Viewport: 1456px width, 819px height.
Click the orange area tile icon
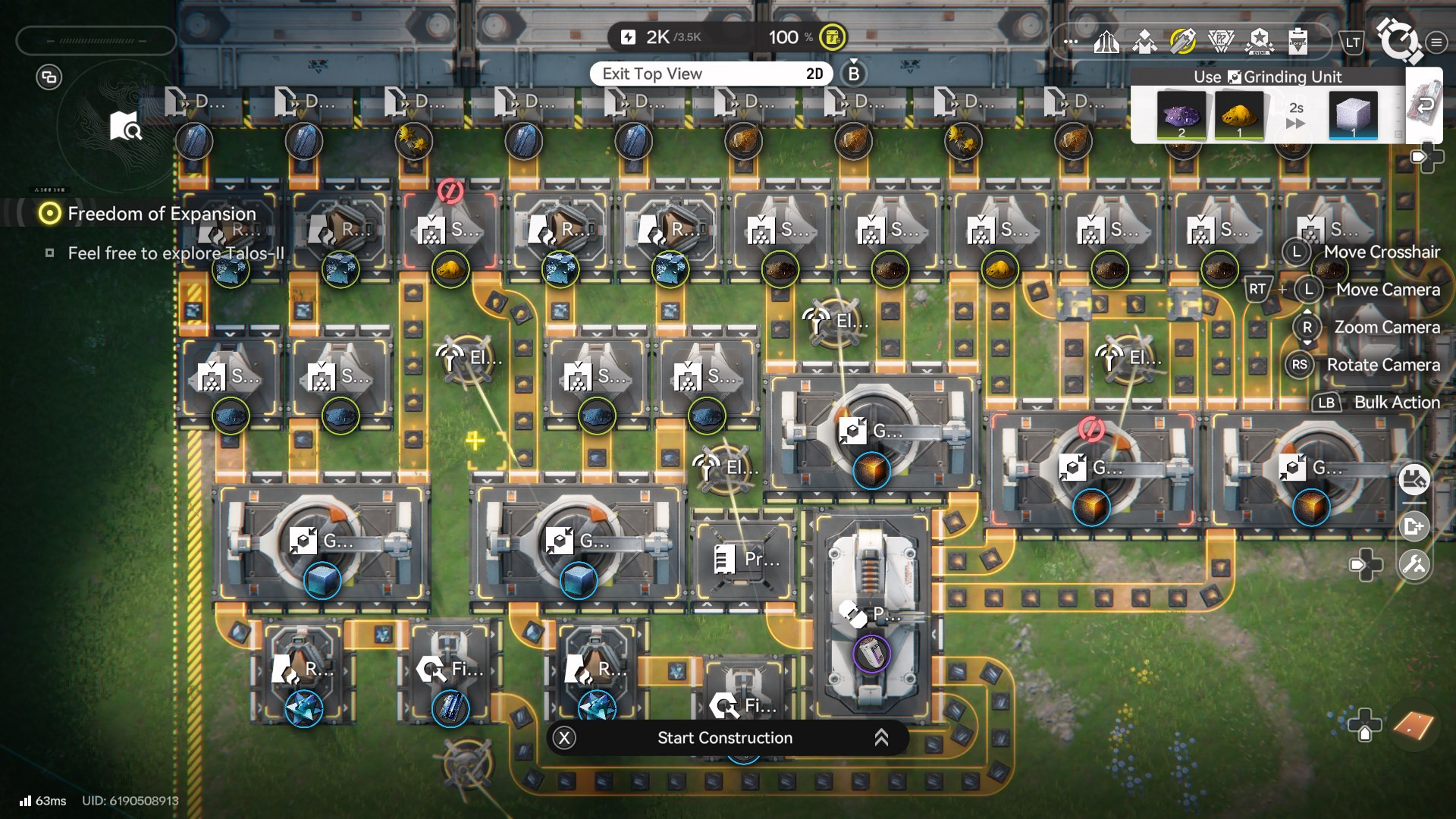(1414, 726)
